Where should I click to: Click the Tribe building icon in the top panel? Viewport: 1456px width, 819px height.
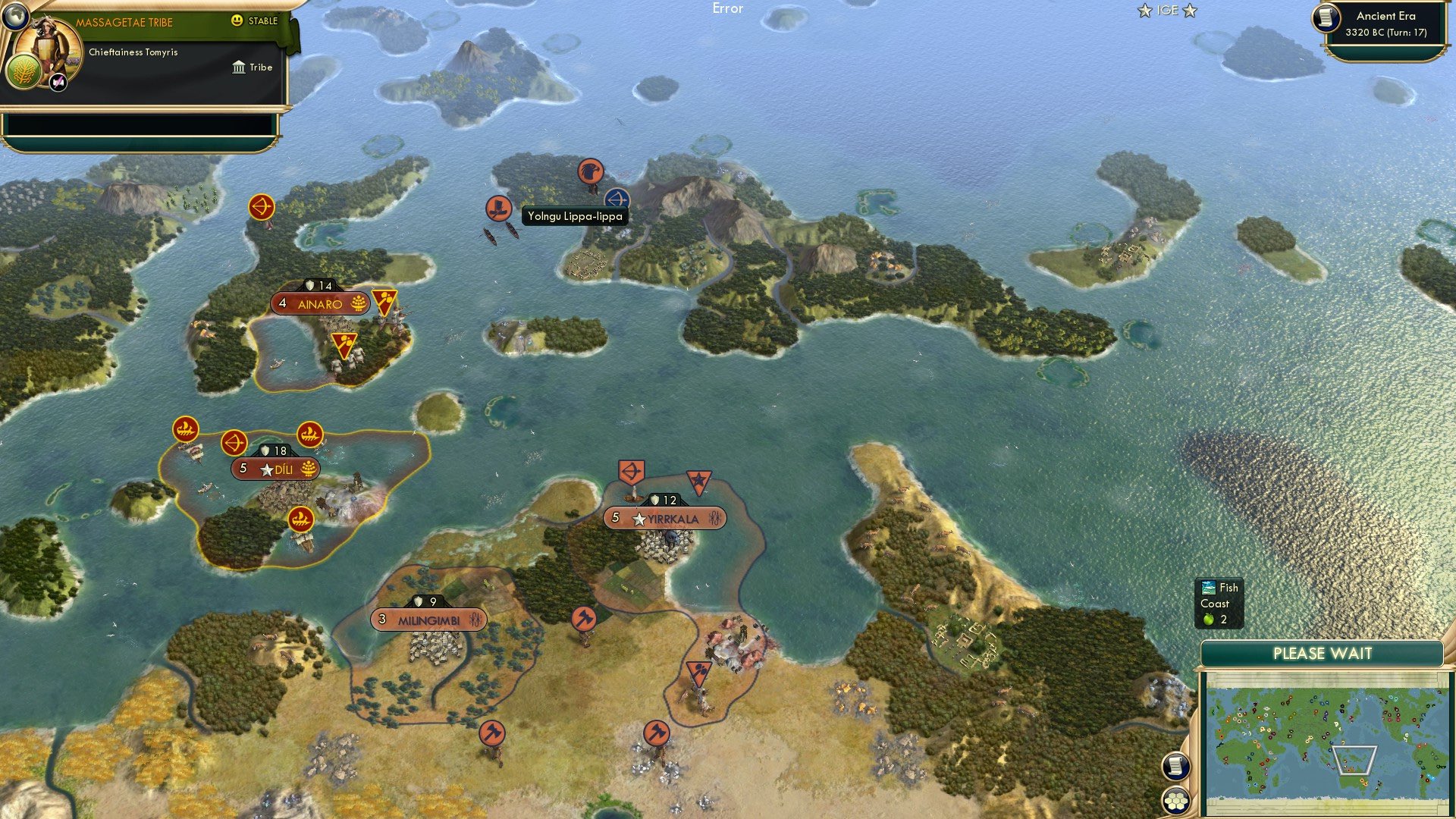[238, 67]
